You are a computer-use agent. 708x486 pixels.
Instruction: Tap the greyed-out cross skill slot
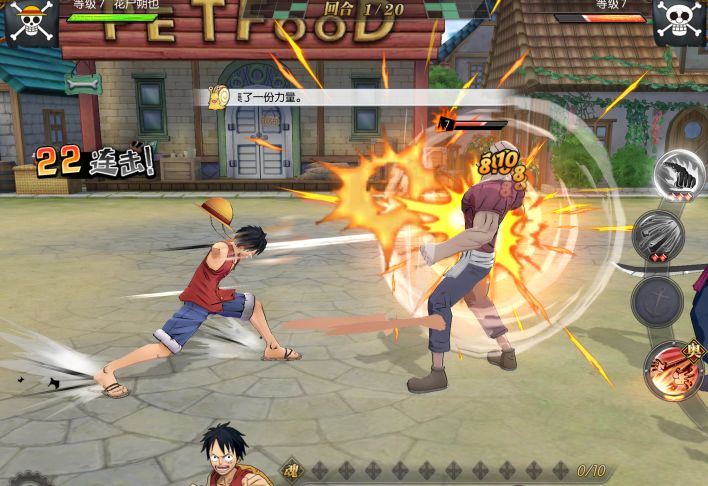coord(657,301)
